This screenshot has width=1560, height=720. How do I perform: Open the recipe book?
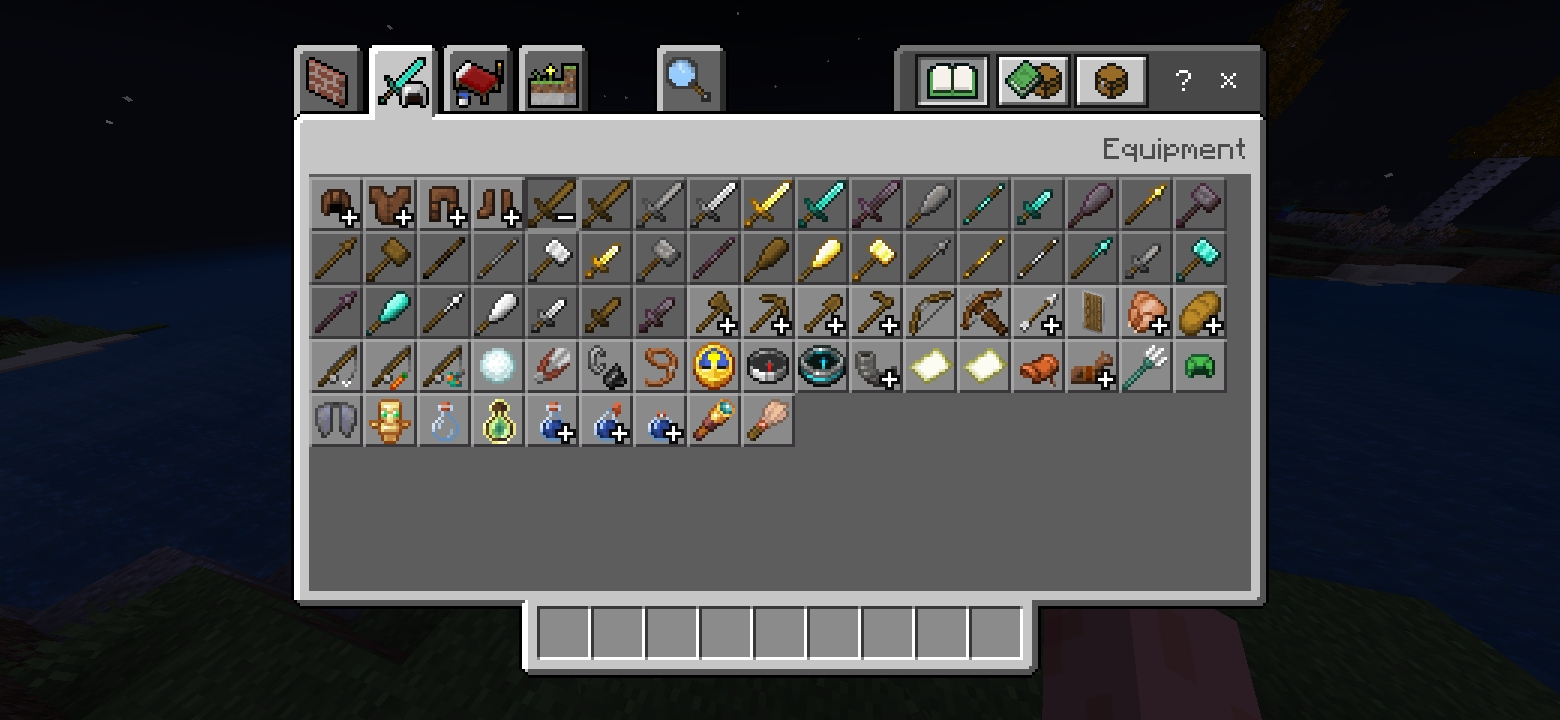(953, 81)
